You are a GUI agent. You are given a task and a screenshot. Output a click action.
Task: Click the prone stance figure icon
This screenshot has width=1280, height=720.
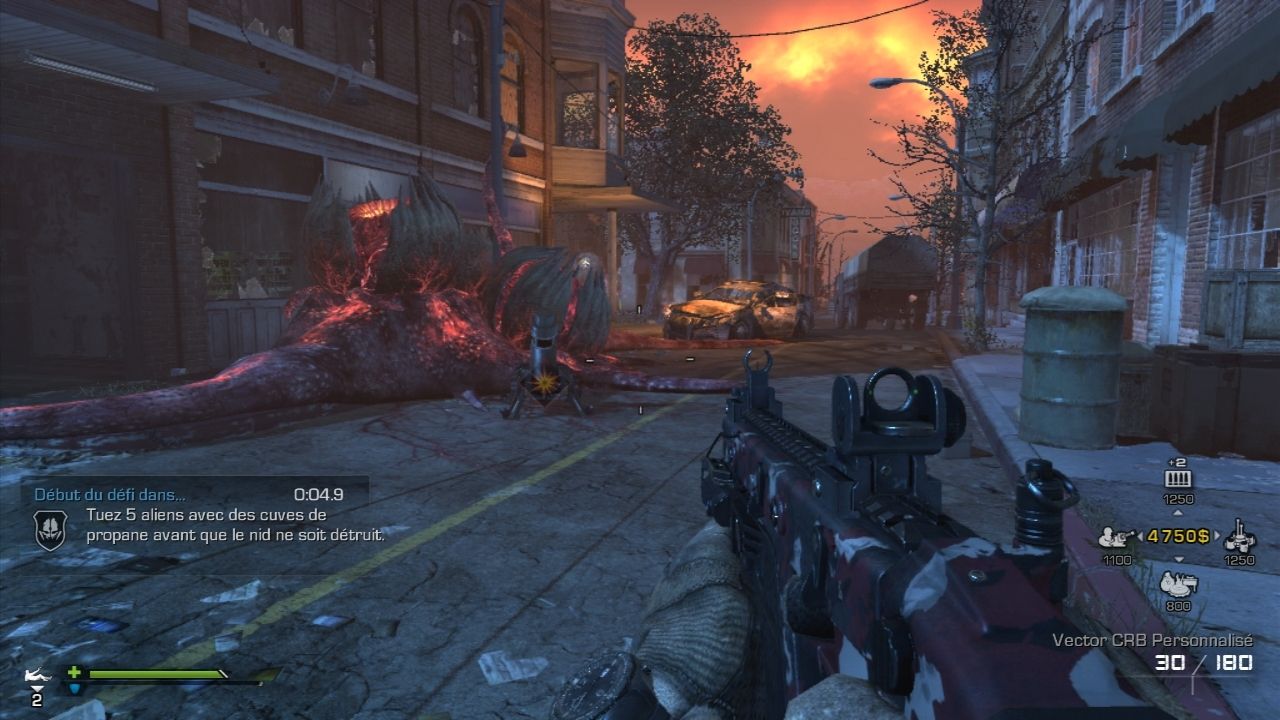pyautogui.click(x=36, y=674)
